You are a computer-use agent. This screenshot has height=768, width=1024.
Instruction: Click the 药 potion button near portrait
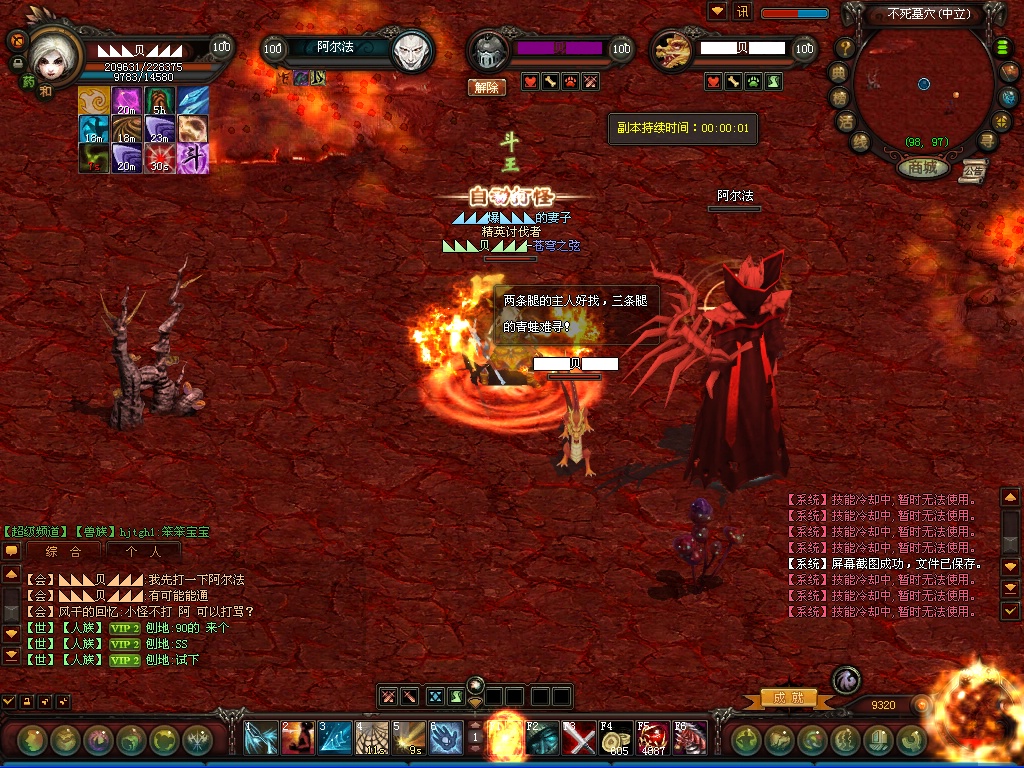(28, 82)
